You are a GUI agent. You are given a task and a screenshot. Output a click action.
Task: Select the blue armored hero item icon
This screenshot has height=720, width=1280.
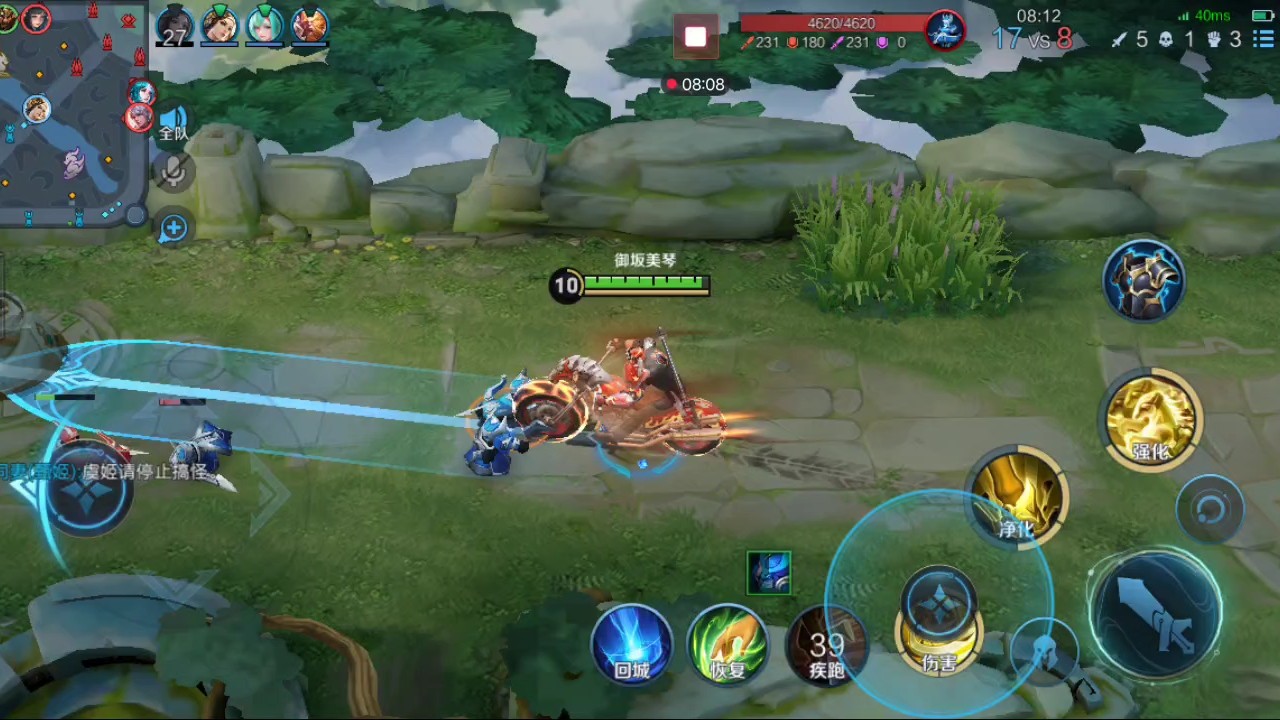point(769,573)
